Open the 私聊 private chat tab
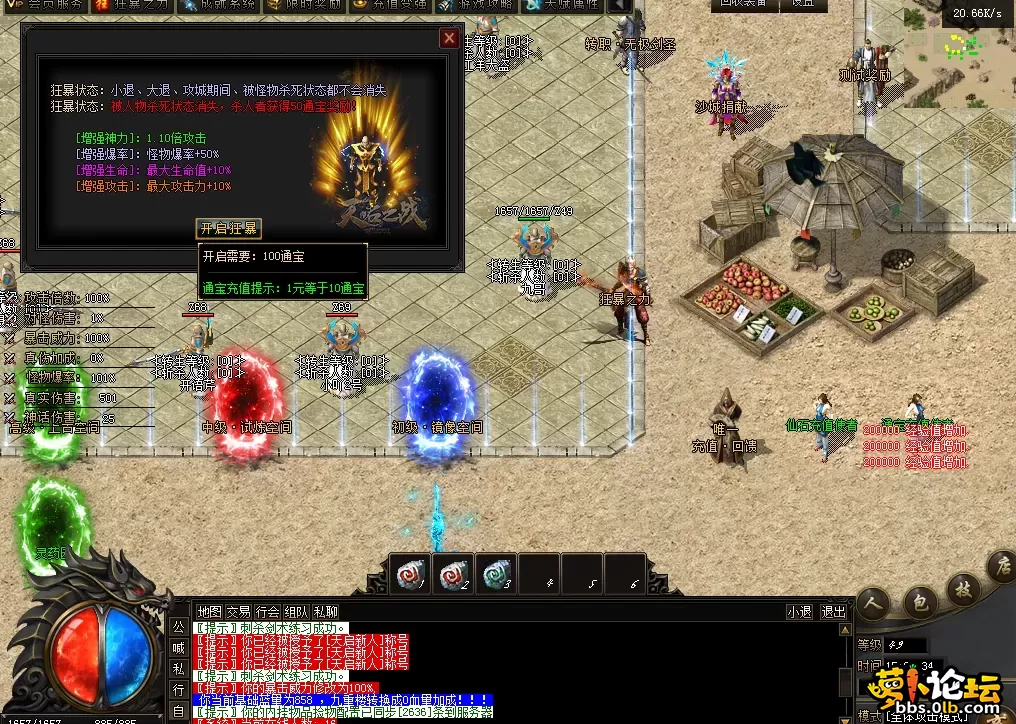1016x724 pixels. pyautogui.click(x=325, y=611)
